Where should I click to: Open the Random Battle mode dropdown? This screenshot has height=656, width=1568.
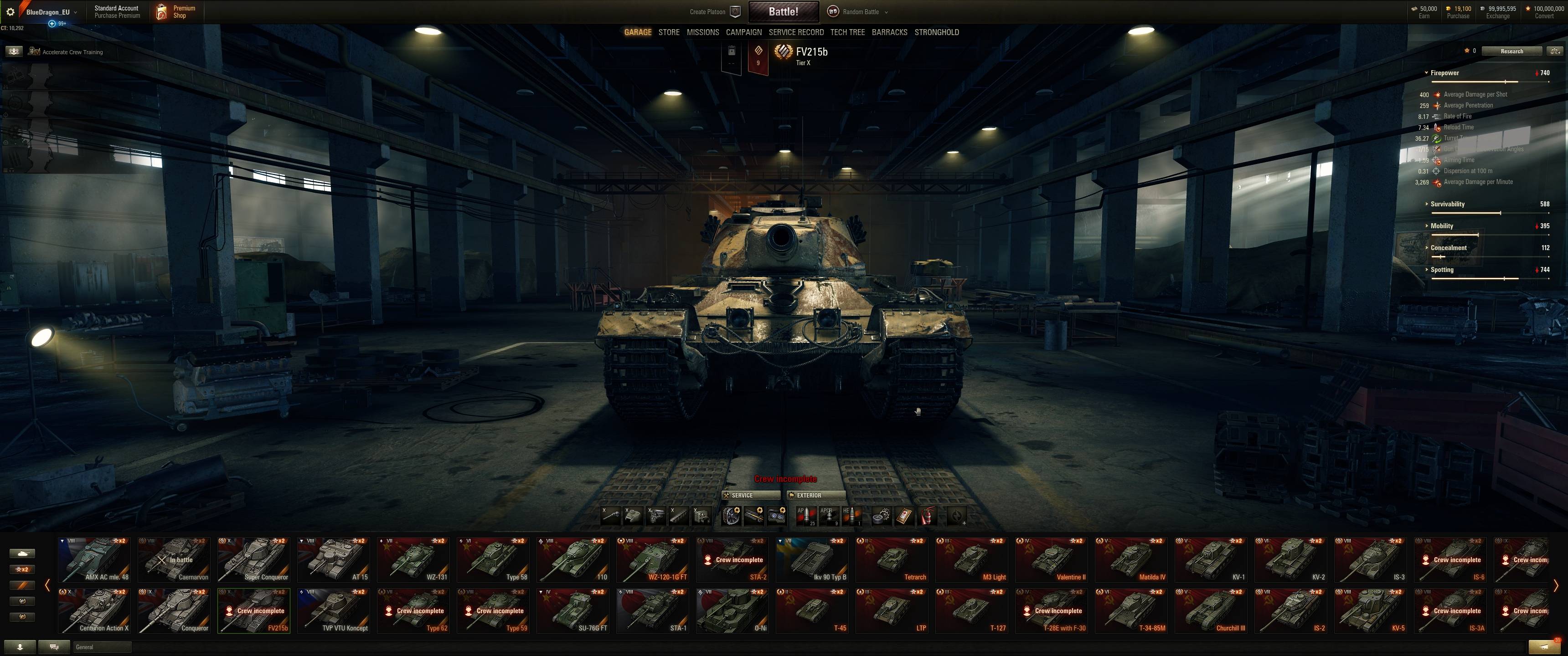tap(860, 11)
